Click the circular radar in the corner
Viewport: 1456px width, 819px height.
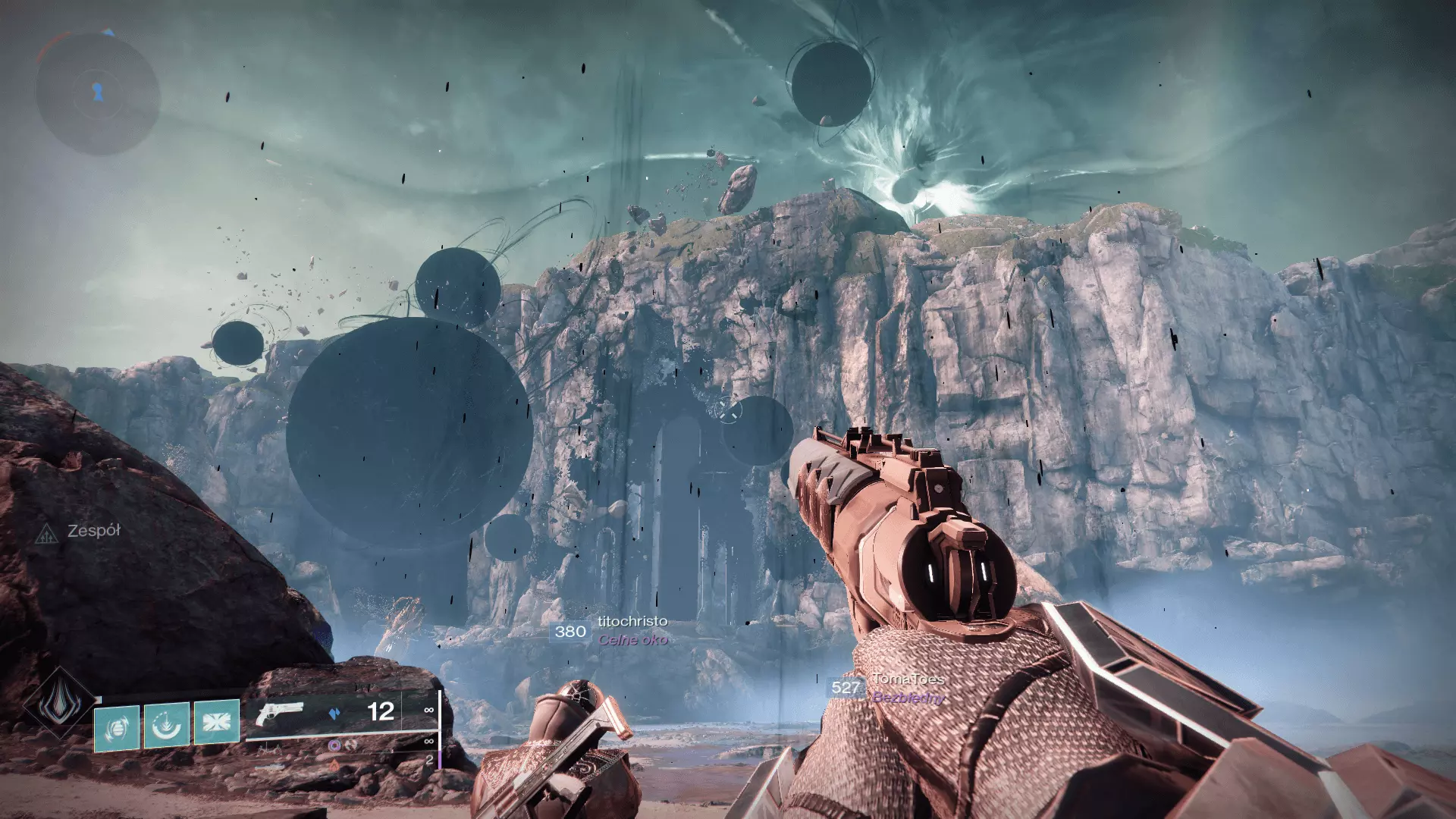point(98,94)
